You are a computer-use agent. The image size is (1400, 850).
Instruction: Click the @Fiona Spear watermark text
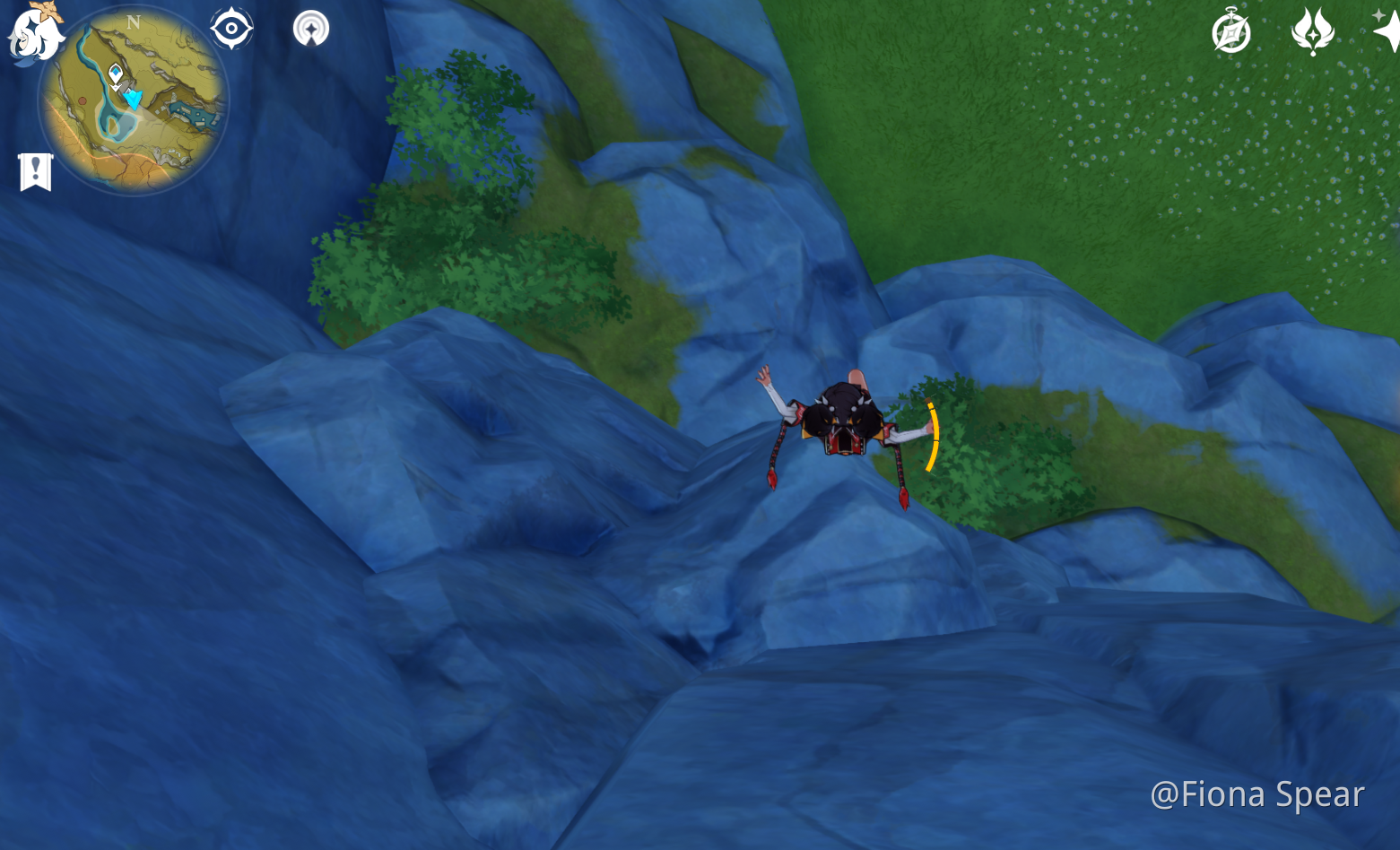1257,794
